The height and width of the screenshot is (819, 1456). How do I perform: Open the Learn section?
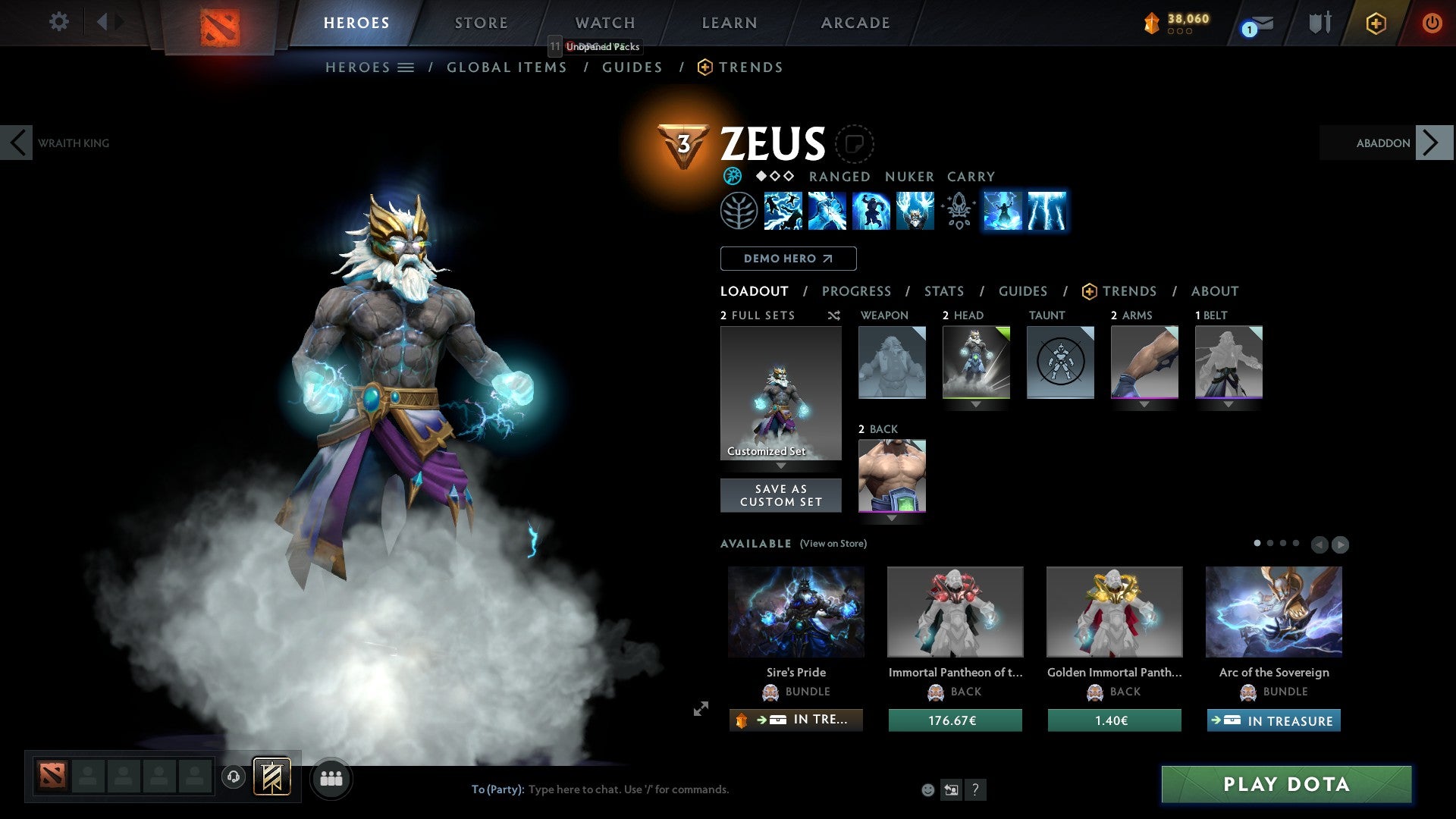click(x=729, y=23)
